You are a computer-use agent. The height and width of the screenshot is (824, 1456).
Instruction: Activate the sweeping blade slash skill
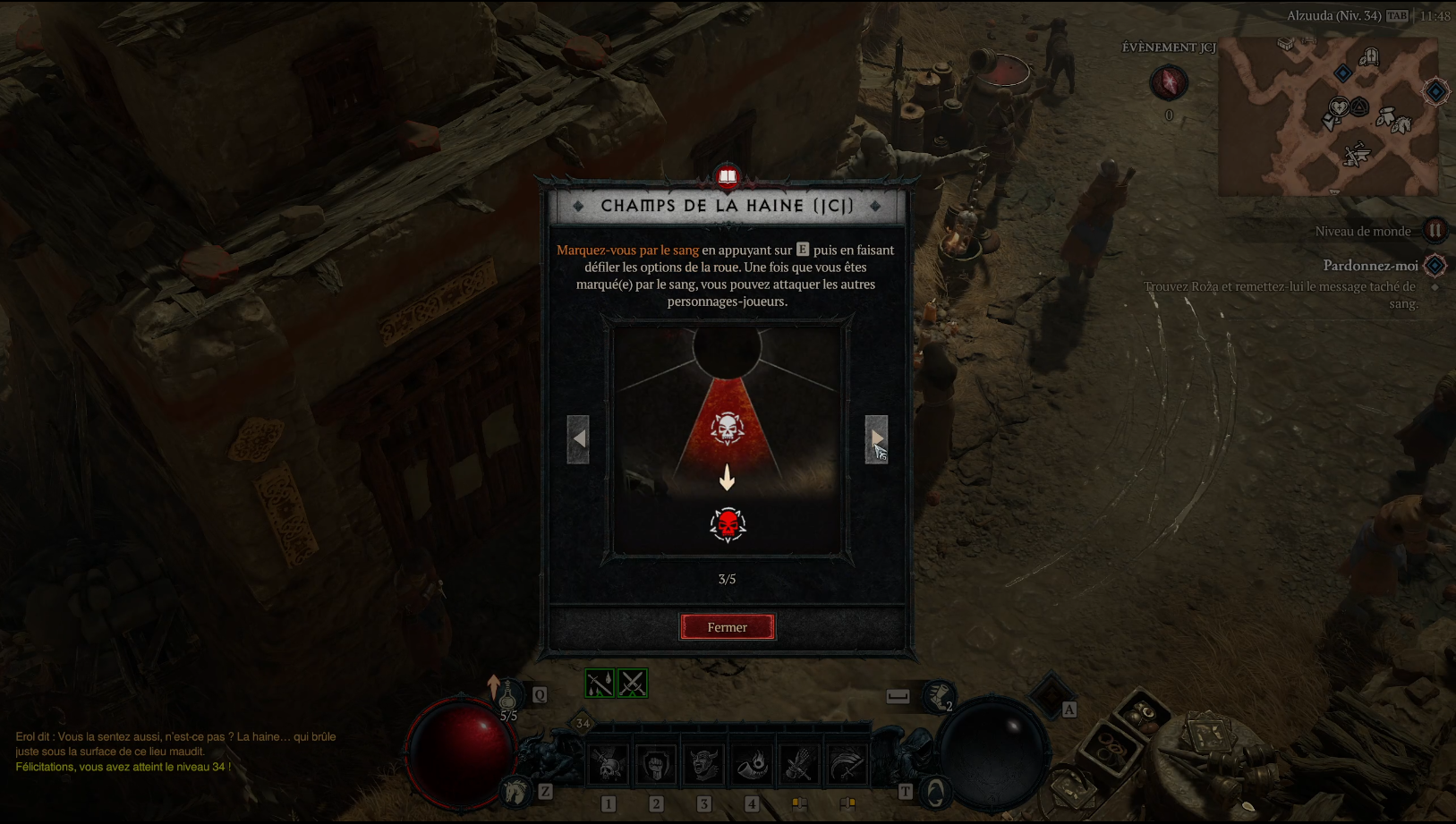(847, 766)
